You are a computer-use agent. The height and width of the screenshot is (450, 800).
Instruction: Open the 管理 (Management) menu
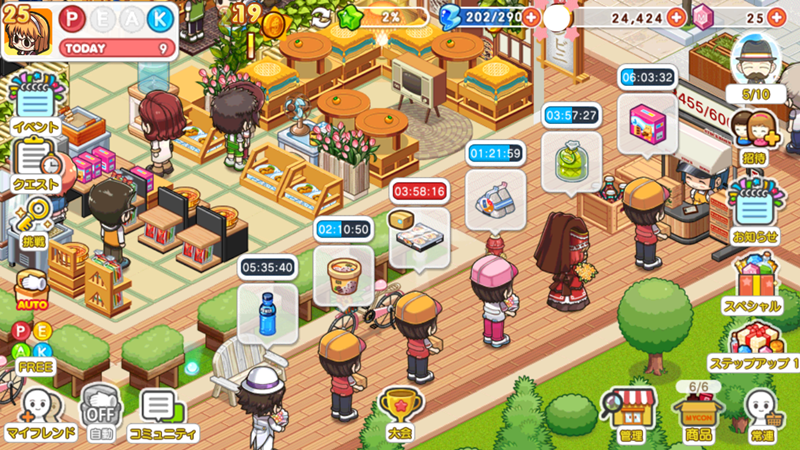coord(631,411)
